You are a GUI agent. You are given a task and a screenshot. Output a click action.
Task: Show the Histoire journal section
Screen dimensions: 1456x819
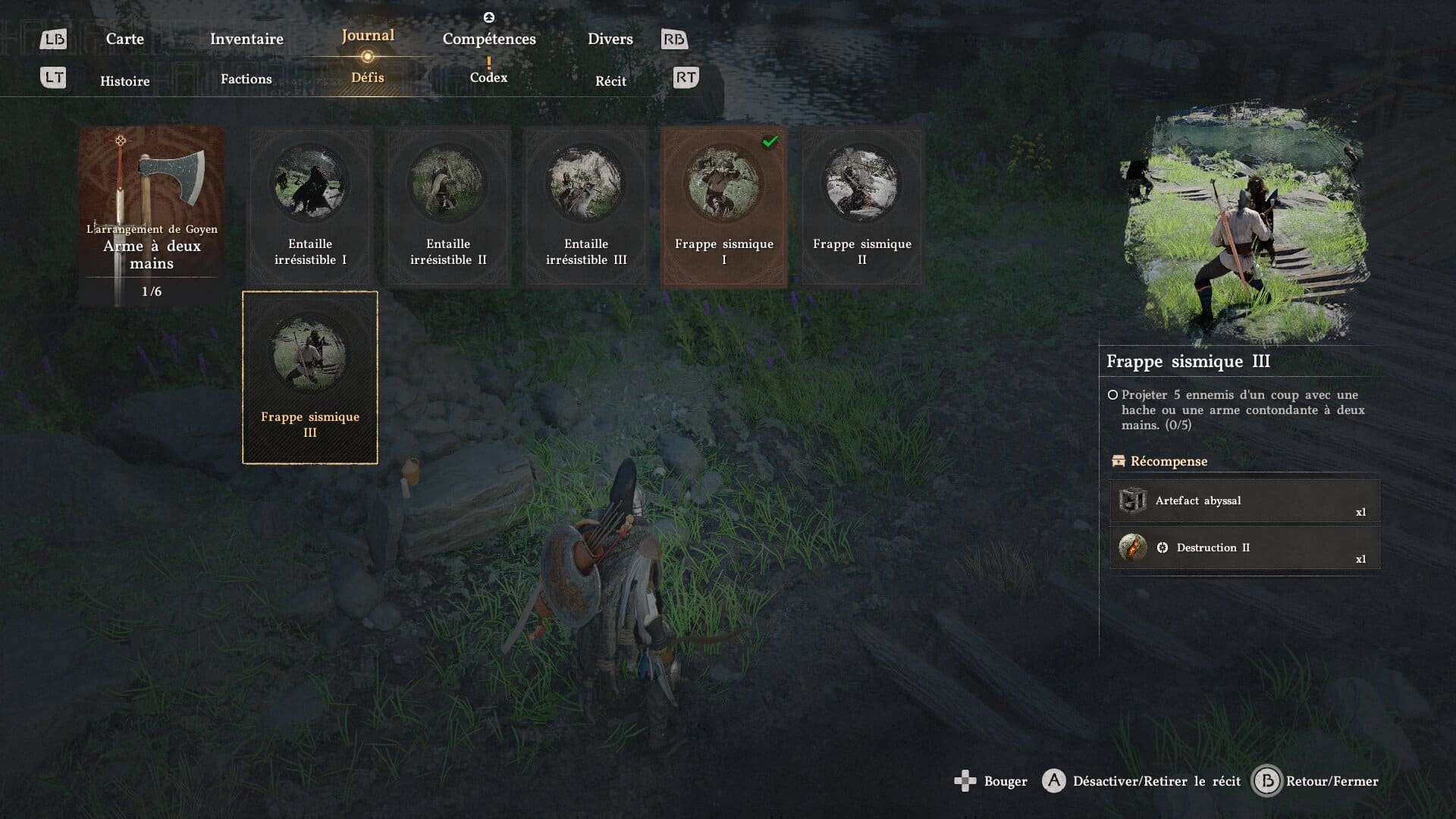pos(124,81)
